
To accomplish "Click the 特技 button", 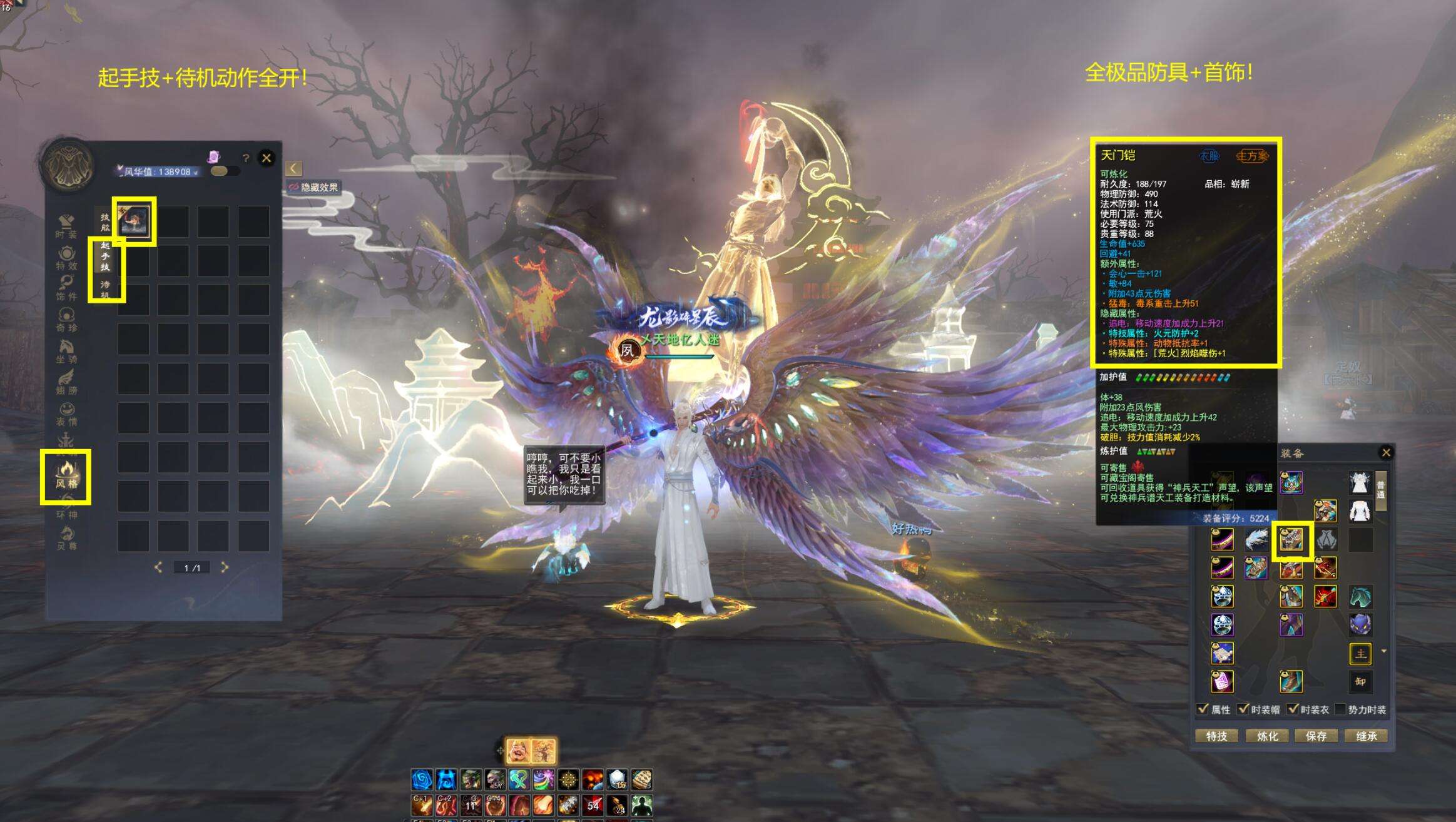I will tap(1216, 736).
